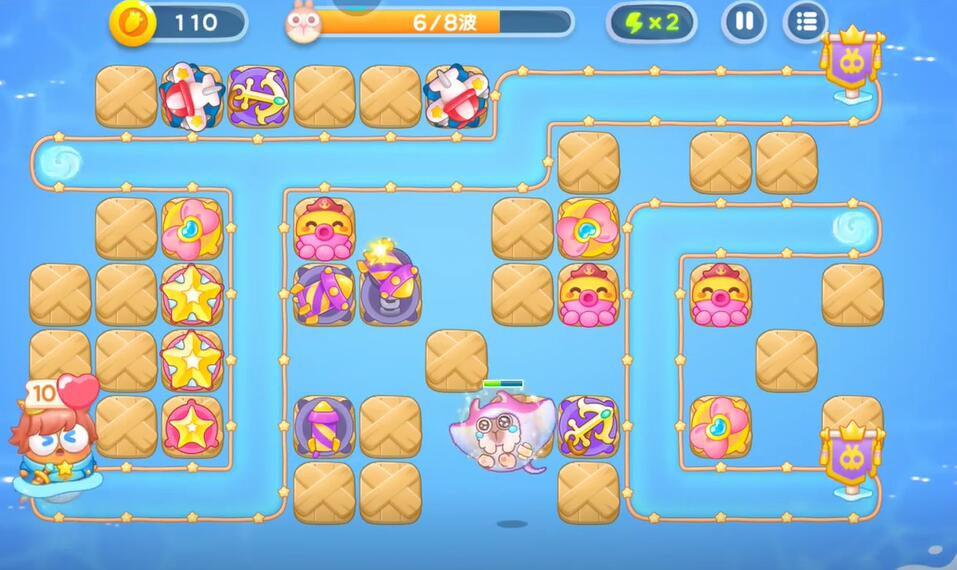Viewport: 957px width, 570px height.
Task: Pause the game
Action: click(x=743, y=21)
